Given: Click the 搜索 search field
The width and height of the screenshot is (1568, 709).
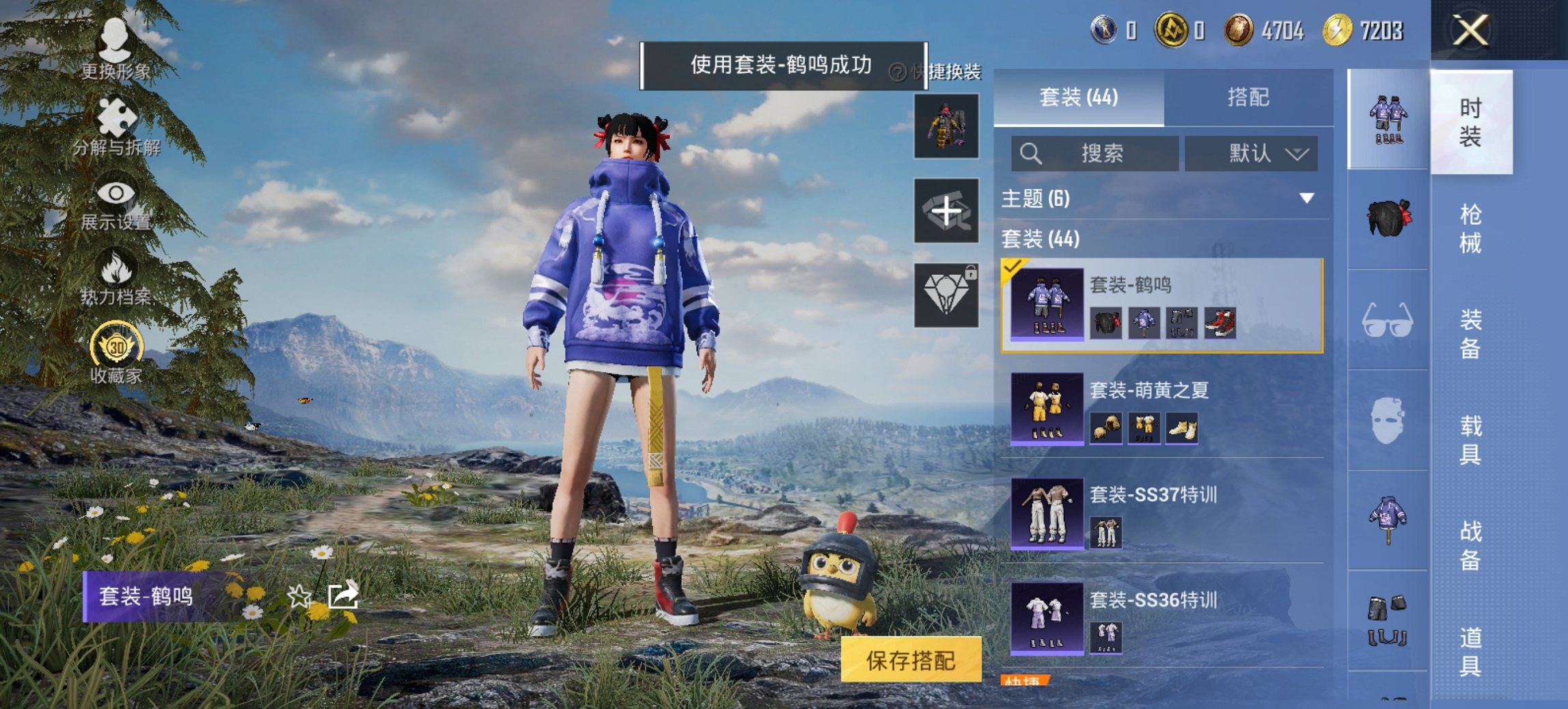Looking at the screenshot, I should 1093,154.
